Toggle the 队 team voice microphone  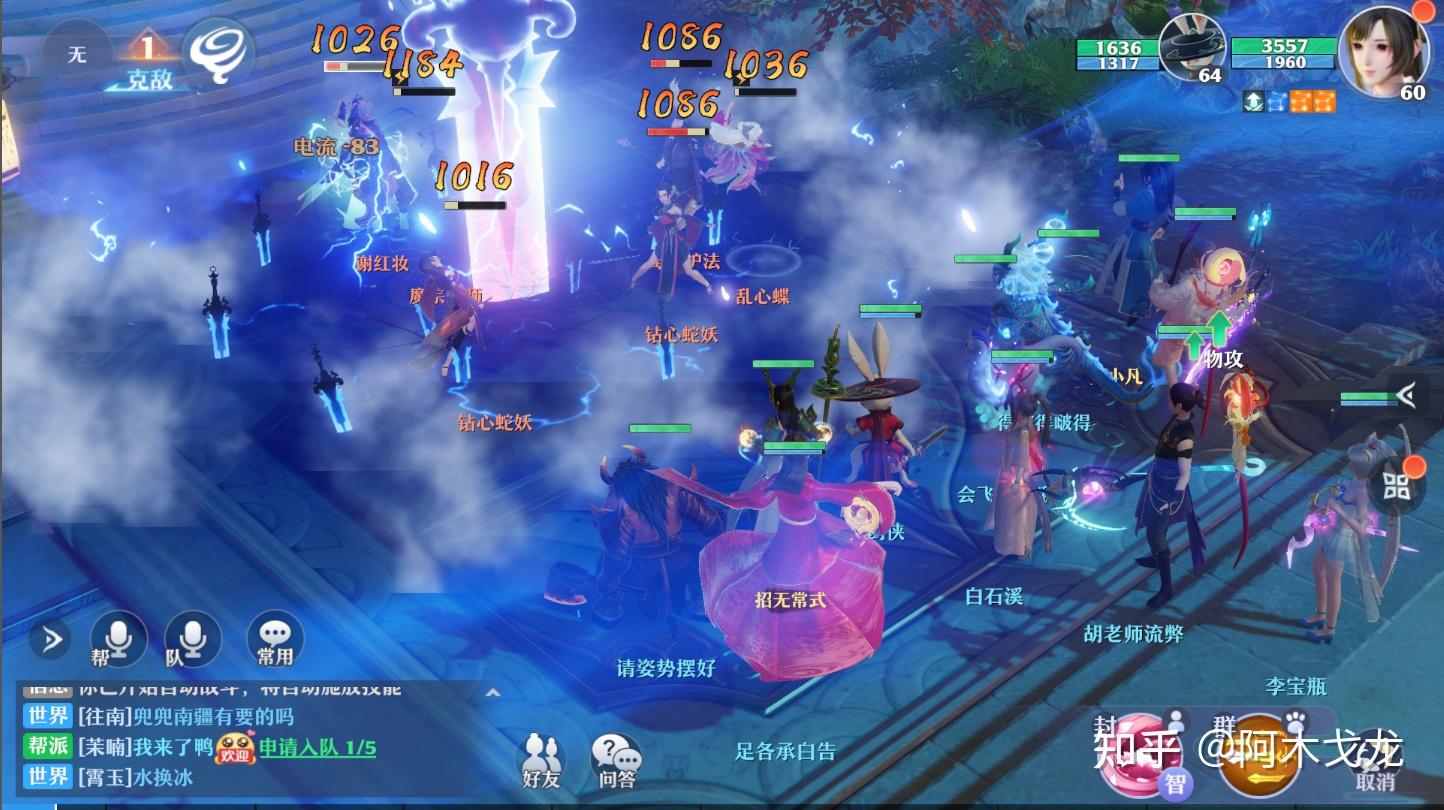(190, 640)
